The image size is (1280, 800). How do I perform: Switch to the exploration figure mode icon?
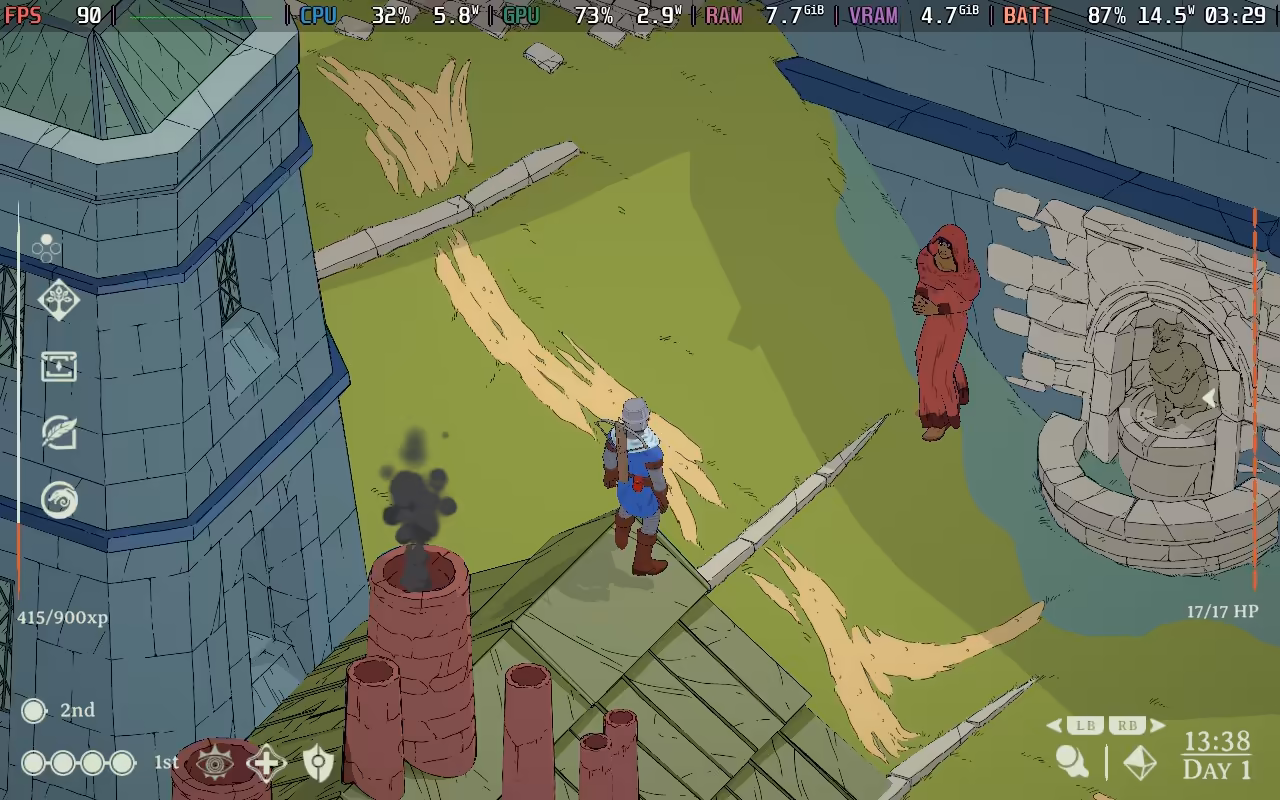point(1073,762)
